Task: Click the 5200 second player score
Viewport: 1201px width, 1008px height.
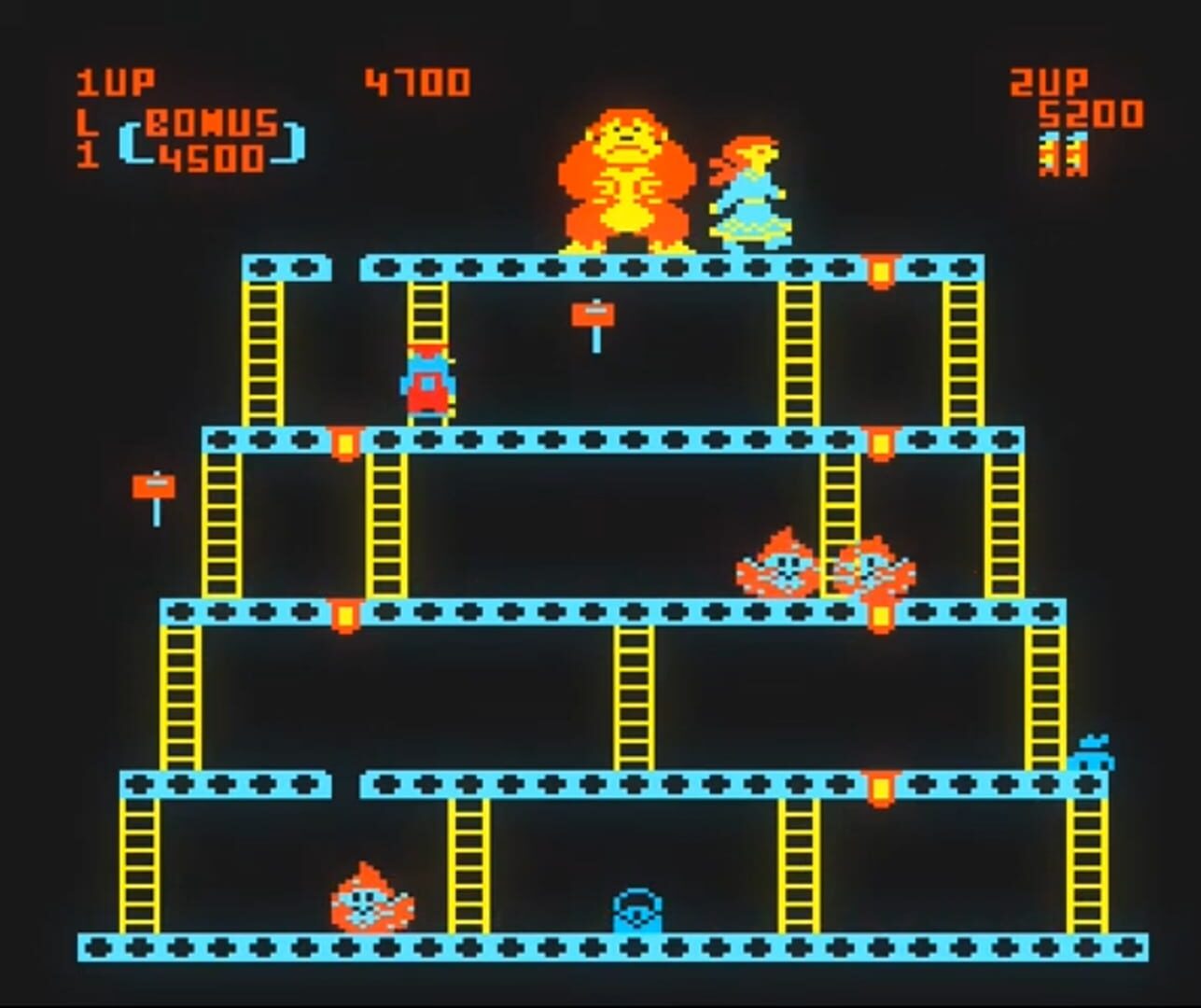Action: (1092, 112)
